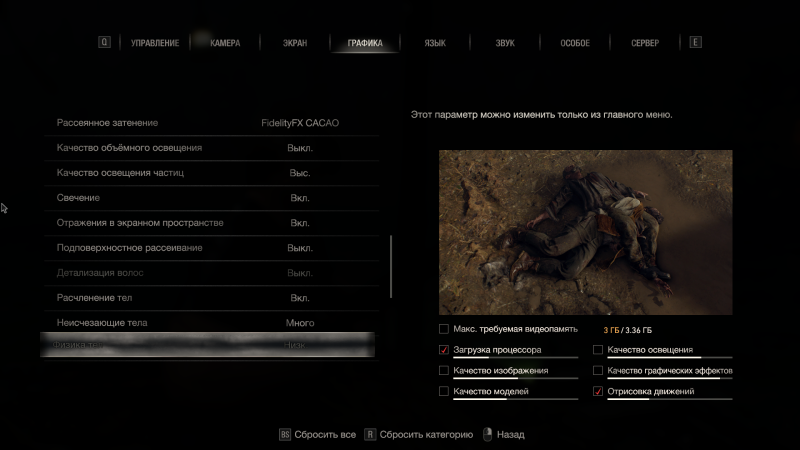Switch to the Звук tab
The height and width of the screenshot is (450, 800).
(505, 43)
